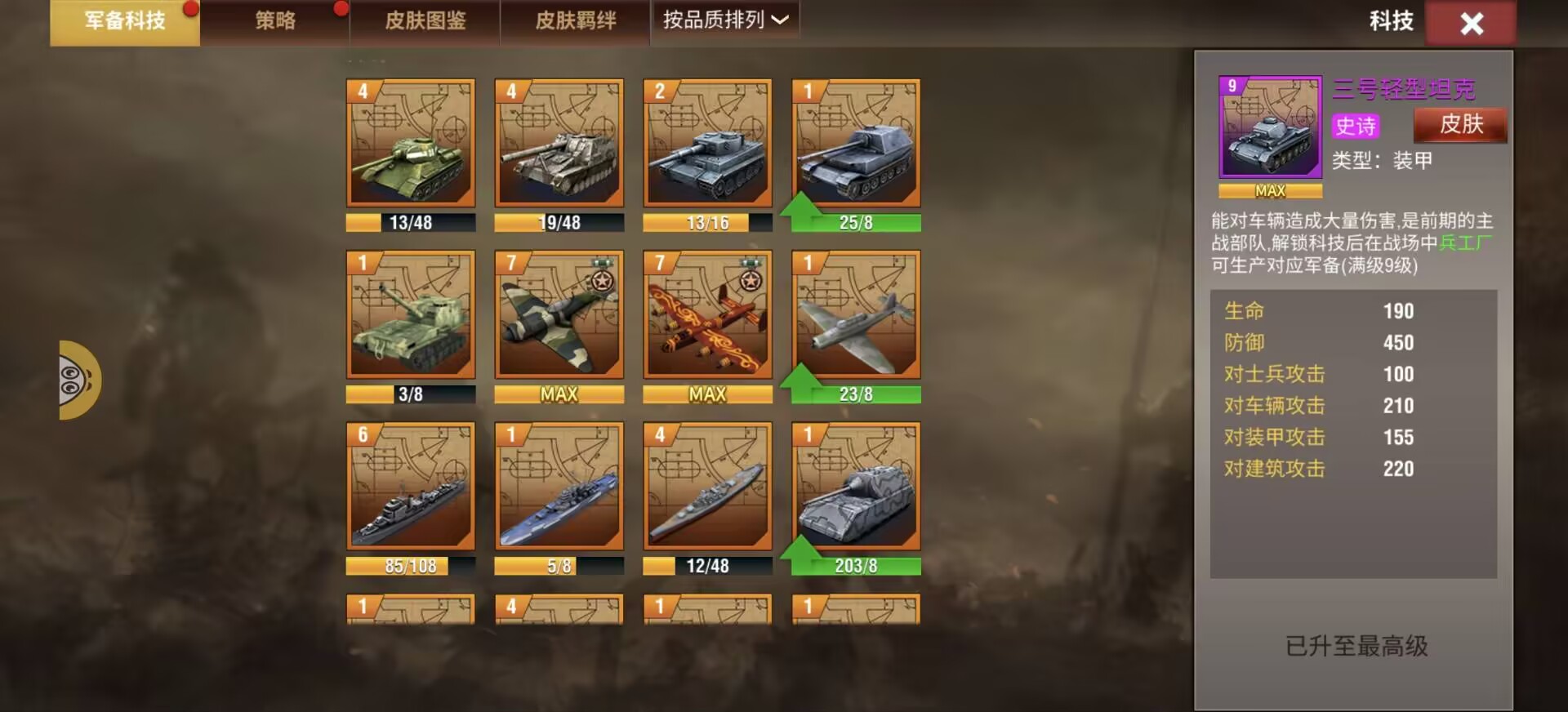Open the round face icon side tab
Screen dimensions: 1568x712
[78, 380]
